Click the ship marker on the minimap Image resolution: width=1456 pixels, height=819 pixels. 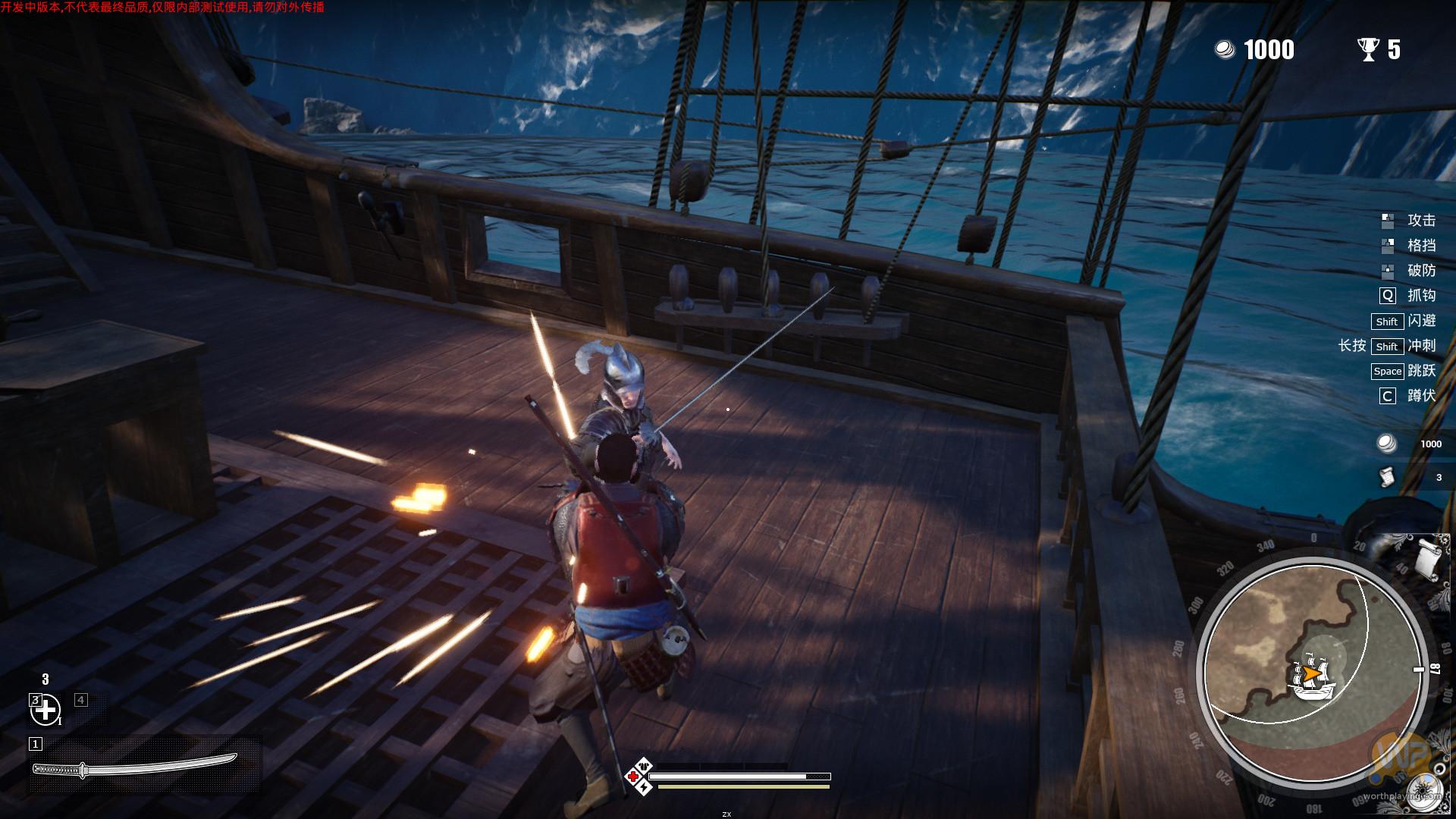click(x=1313, y=679)
